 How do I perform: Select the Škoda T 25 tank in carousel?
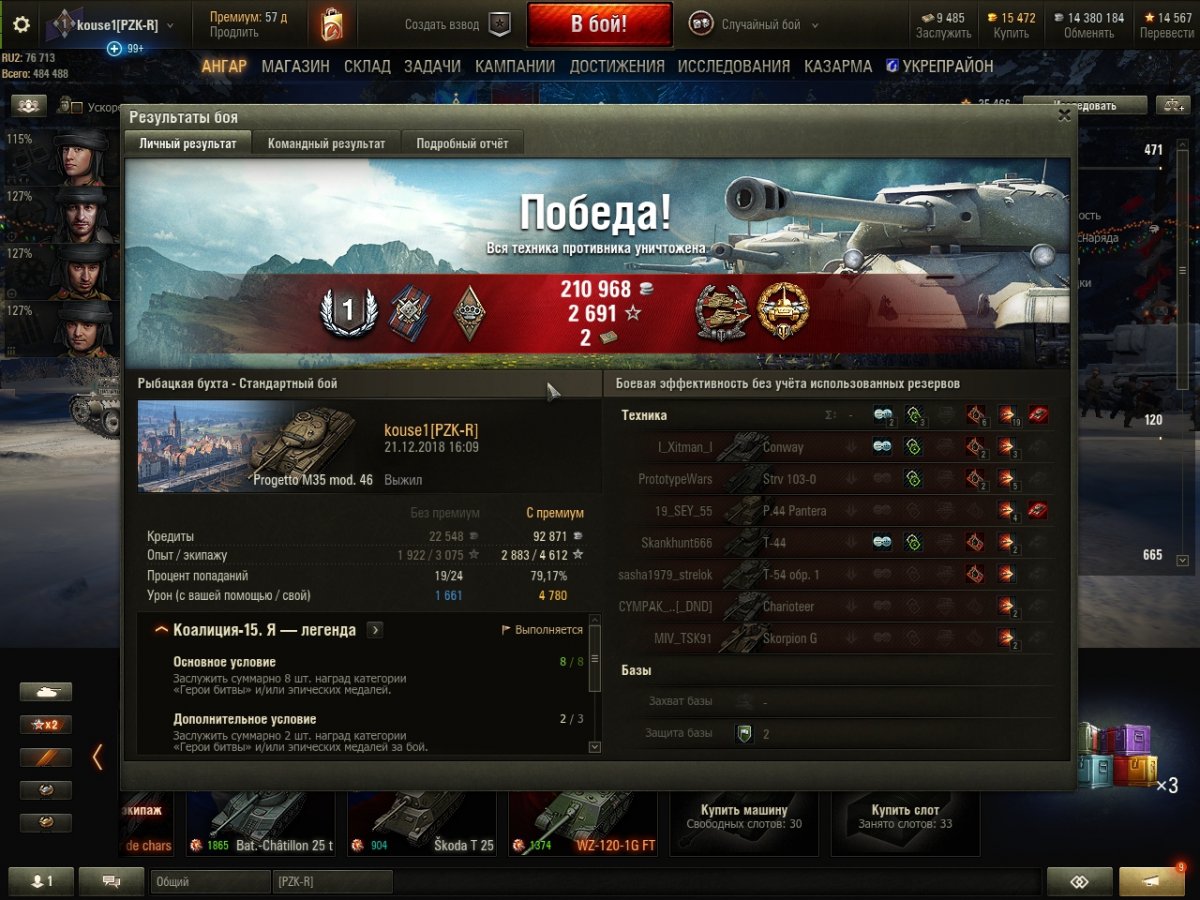tap(422, 822)
